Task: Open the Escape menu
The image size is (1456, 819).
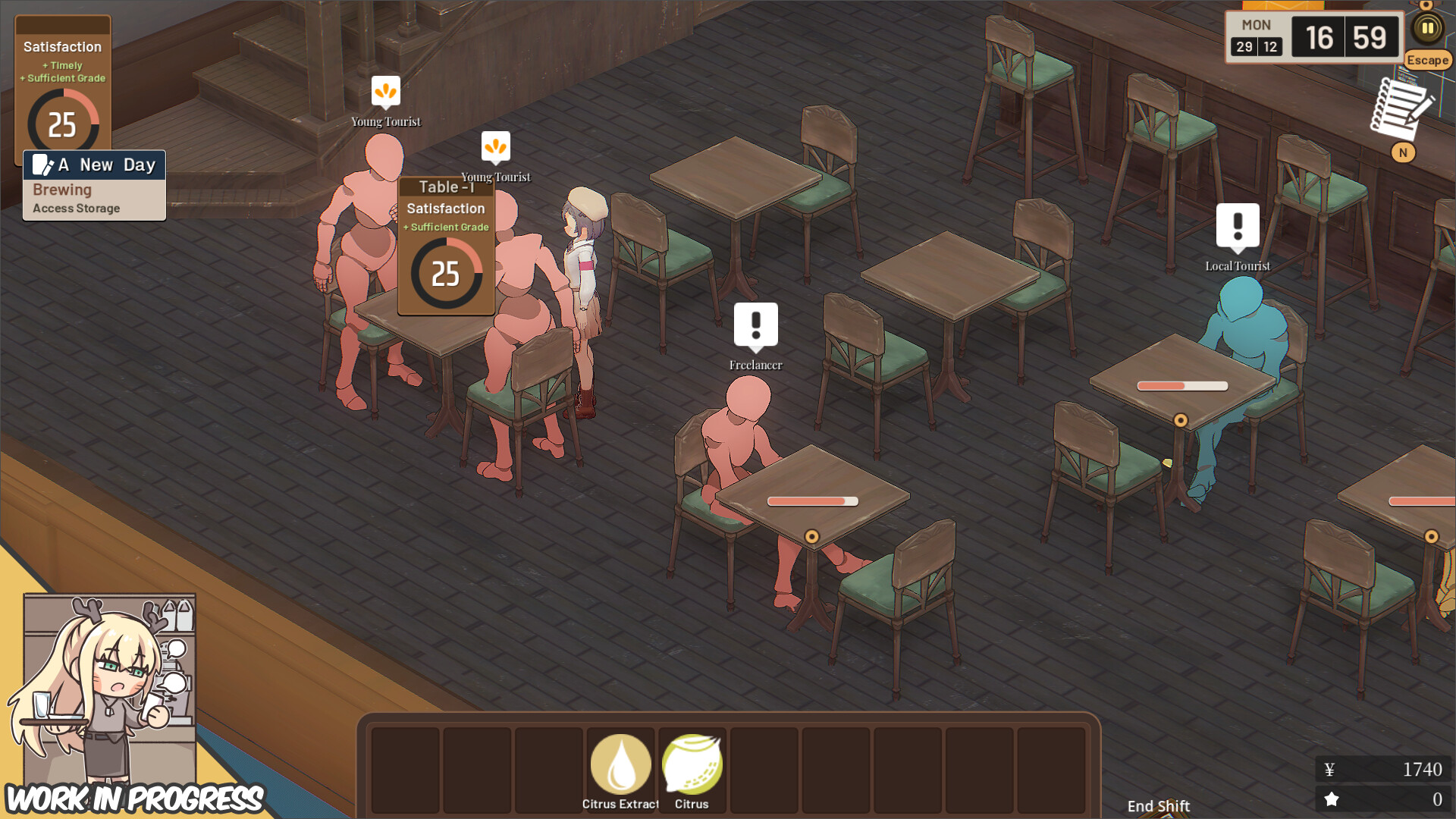Action: [1426, 60]
